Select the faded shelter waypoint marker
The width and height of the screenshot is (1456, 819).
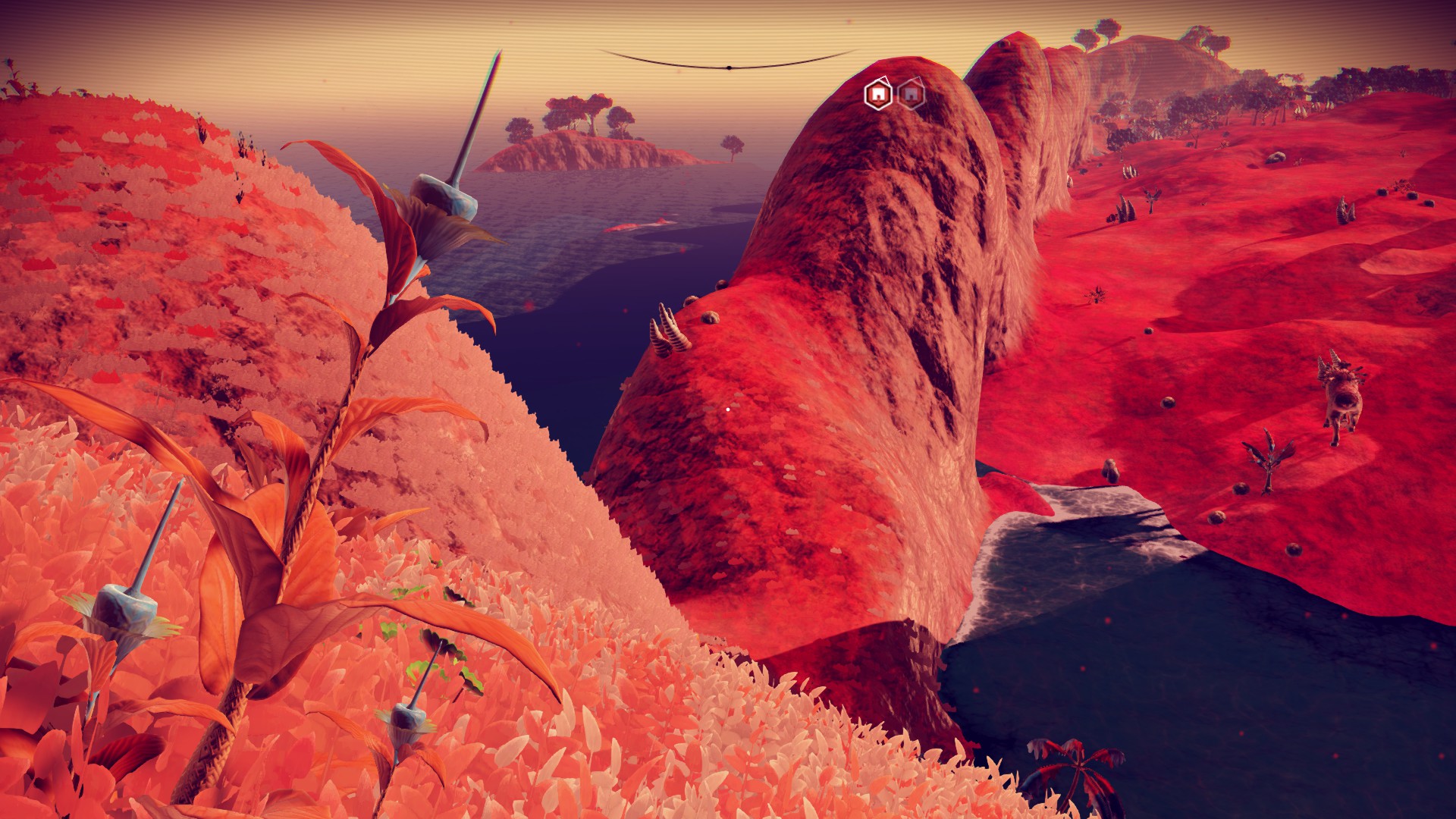[912, 95]
